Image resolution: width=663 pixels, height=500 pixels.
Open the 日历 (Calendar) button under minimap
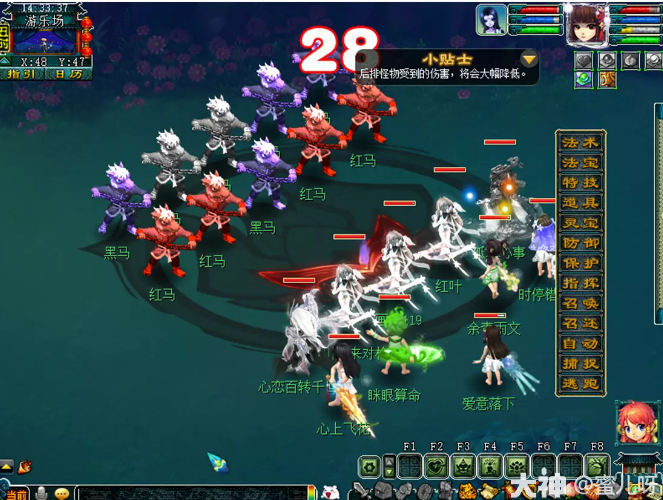tap(68, 73)
